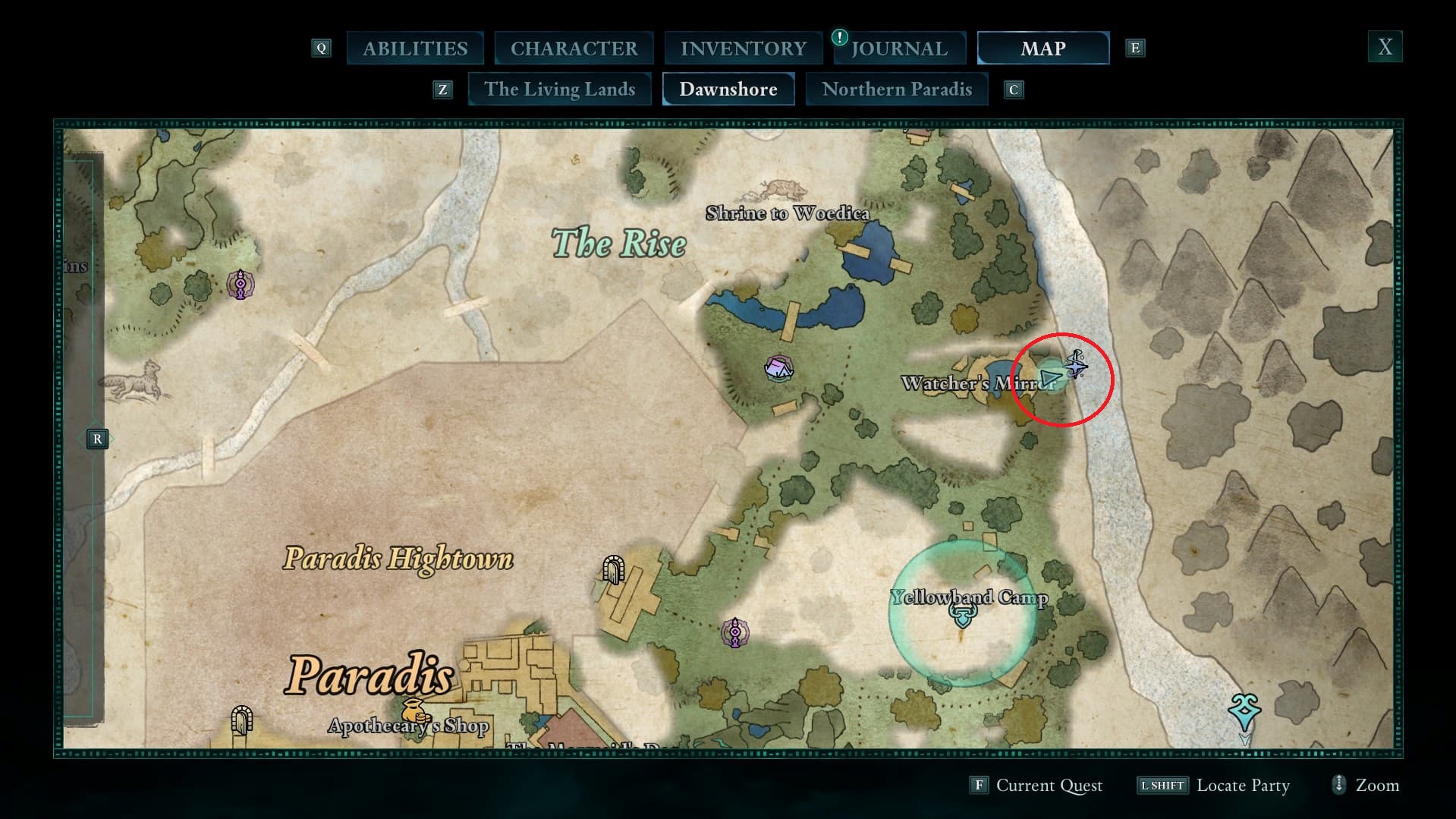The height and width of the screenshot is (819, 1456).
Task: Click the R tab on the left map edge
Action: click(x=97, y=438)
